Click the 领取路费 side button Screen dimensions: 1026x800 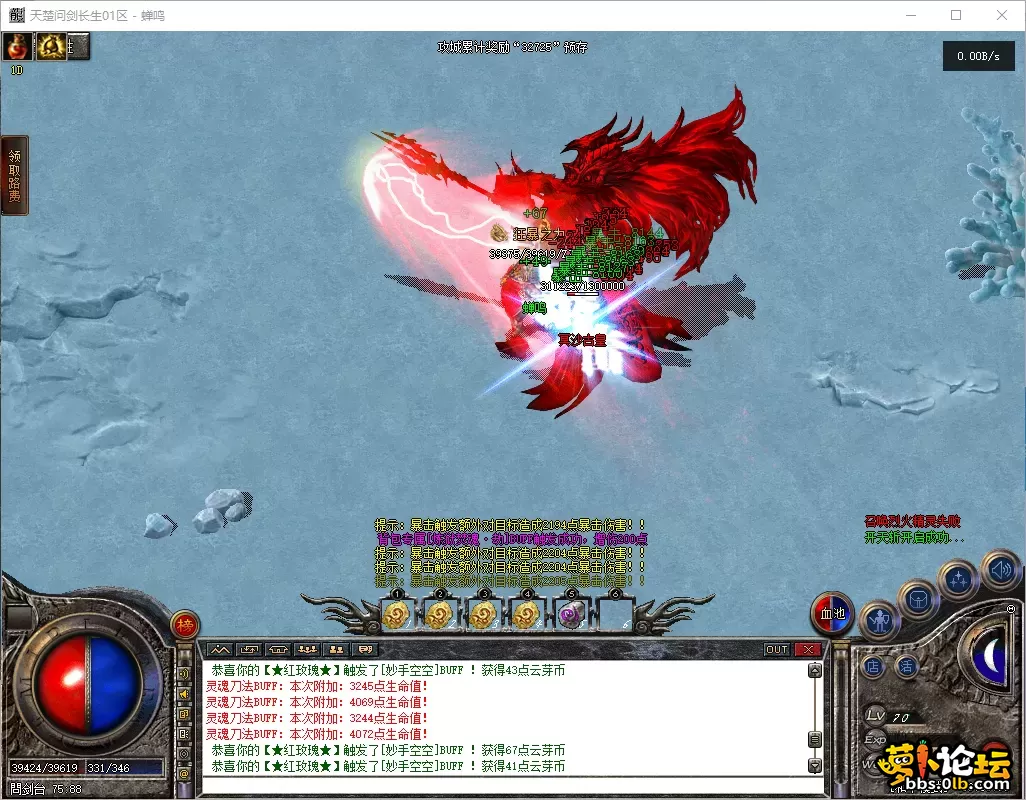(15, 175)
